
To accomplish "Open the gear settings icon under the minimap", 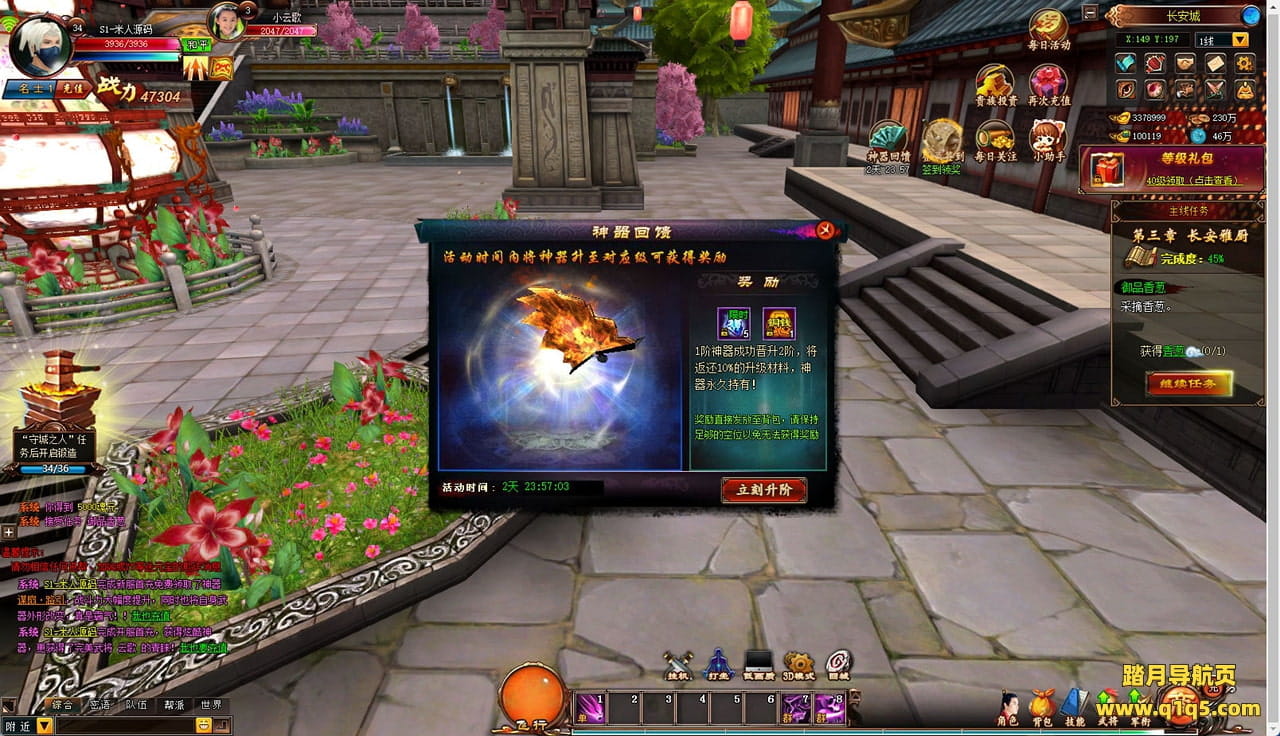I will 1245,64.
